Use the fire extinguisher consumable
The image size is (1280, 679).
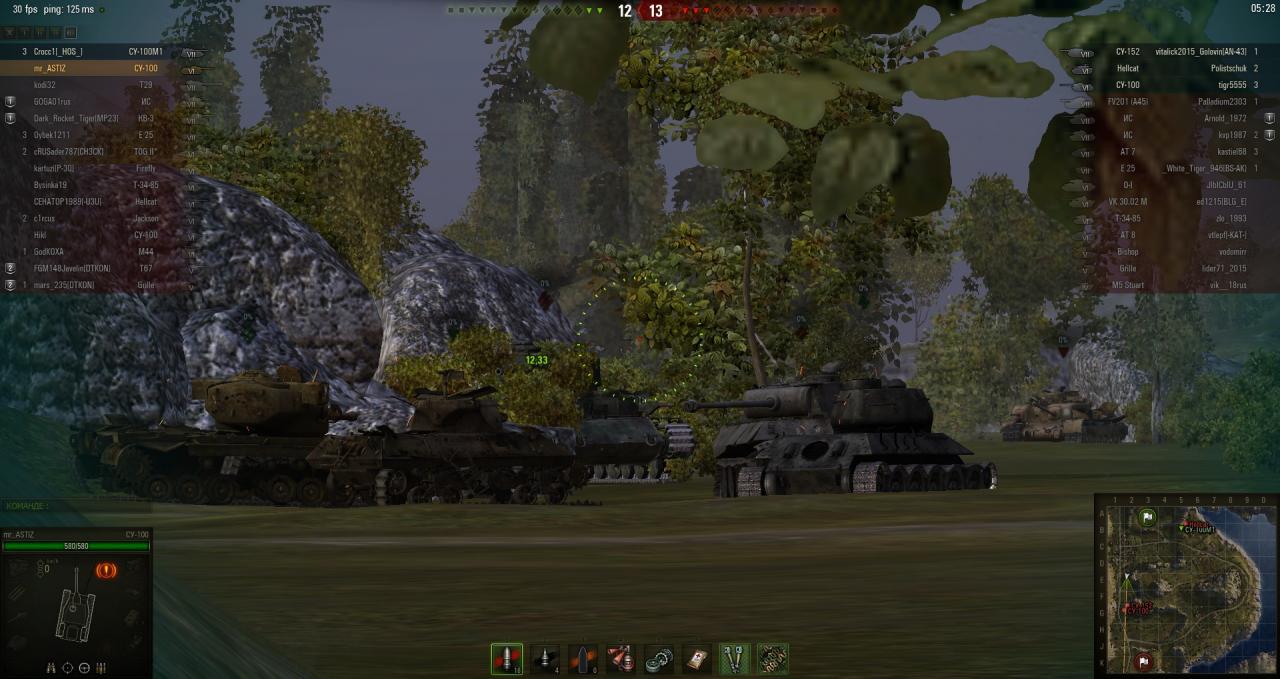tap(621, 659)
